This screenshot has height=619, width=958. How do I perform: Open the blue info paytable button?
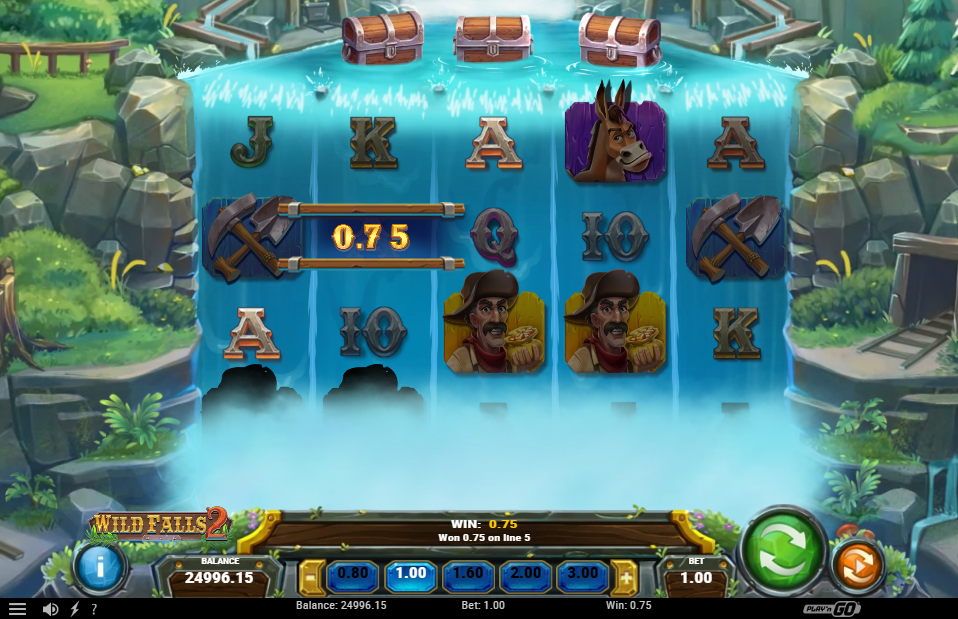[98, 567]
